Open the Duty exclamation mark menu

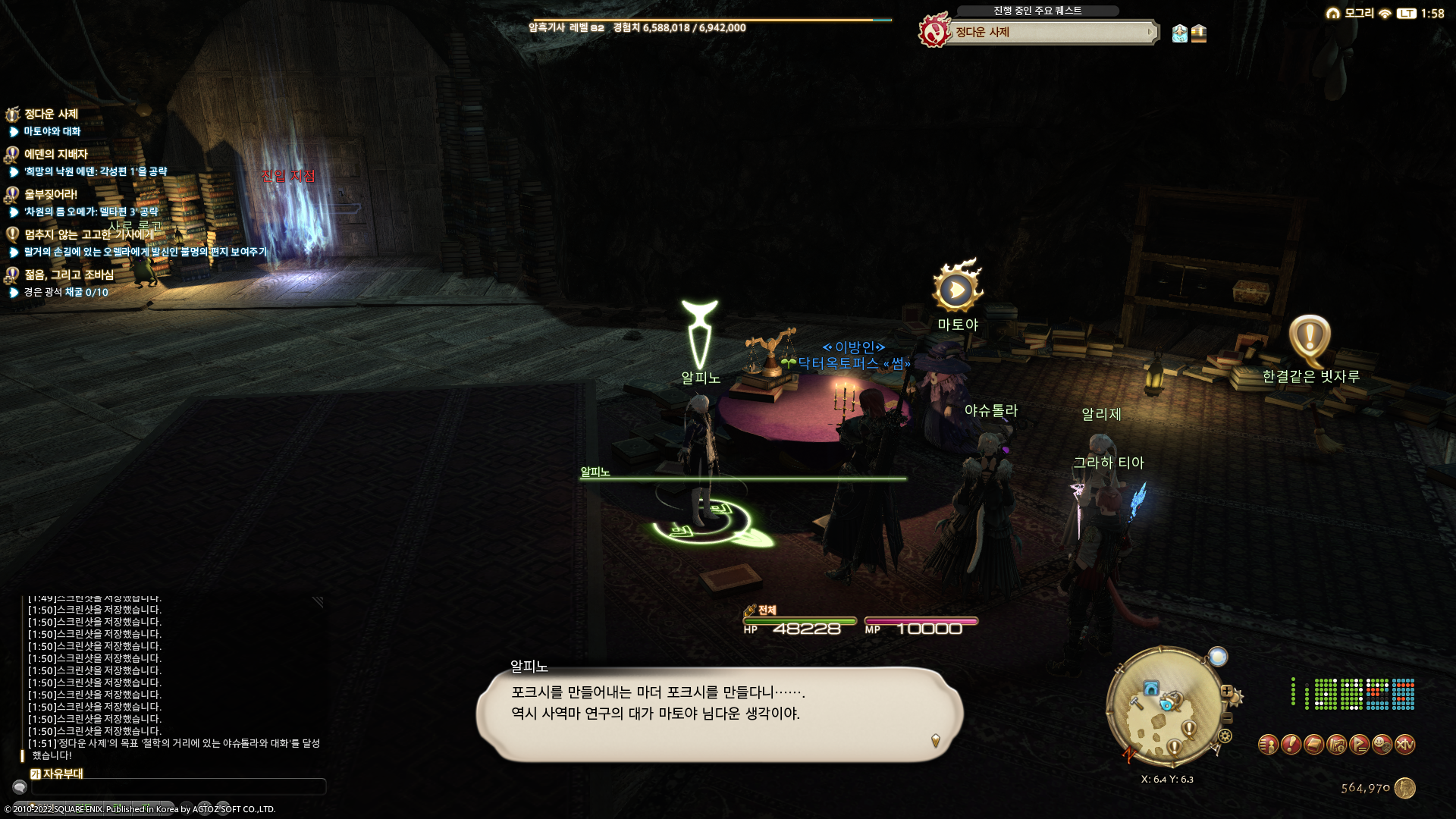(1291, 745)
